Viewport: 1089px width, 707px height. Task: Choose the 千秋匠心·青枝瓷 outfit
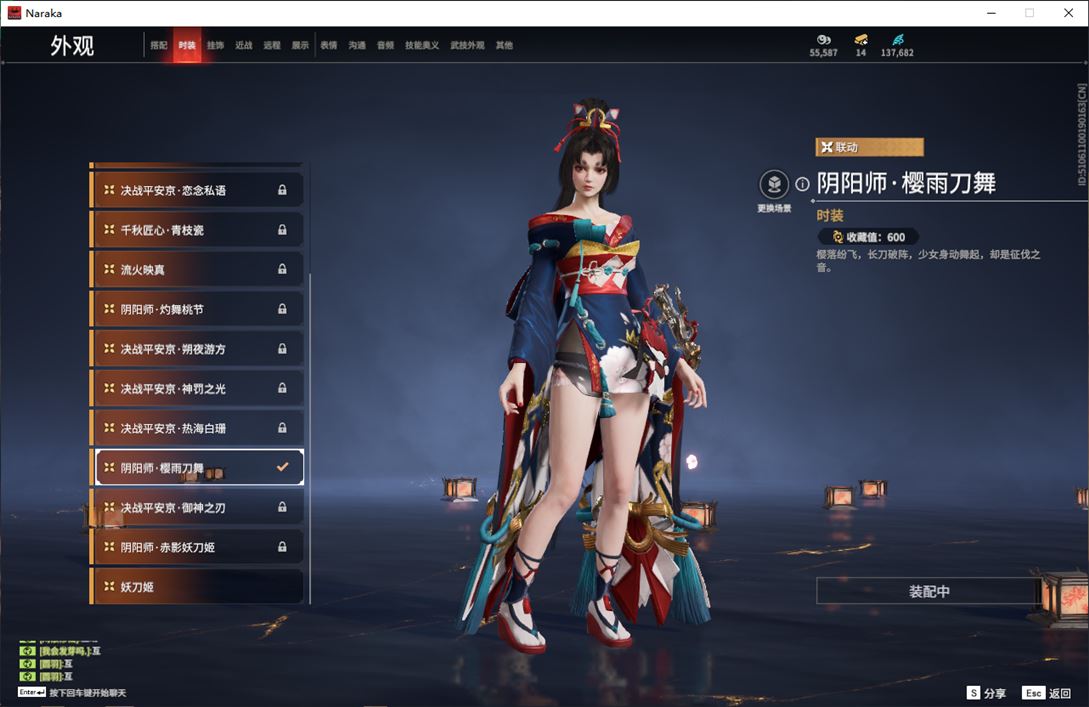(x=197, y=230)
